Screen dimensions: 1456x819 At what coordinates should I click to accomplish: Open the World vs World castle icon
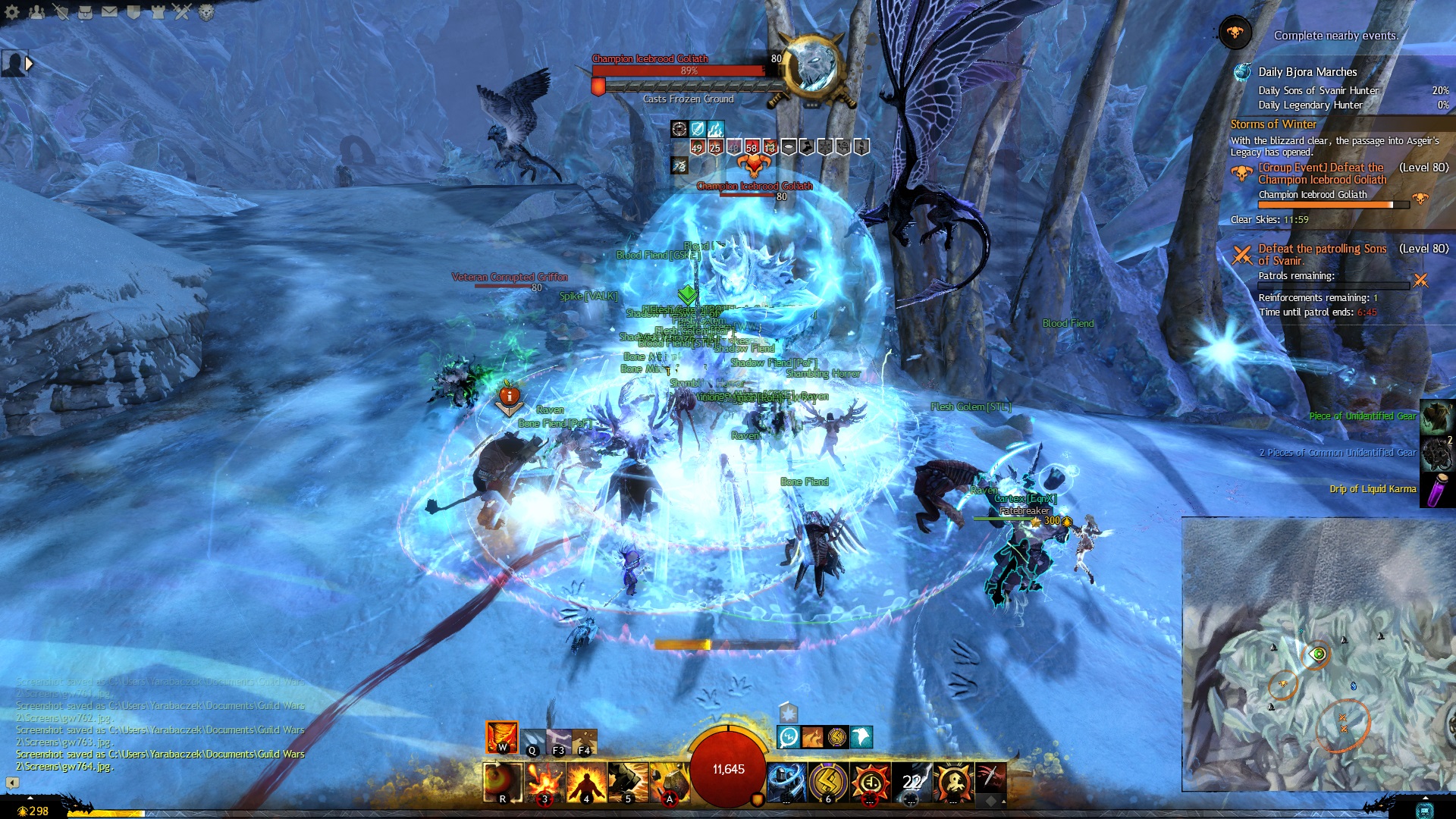[158, 12]
